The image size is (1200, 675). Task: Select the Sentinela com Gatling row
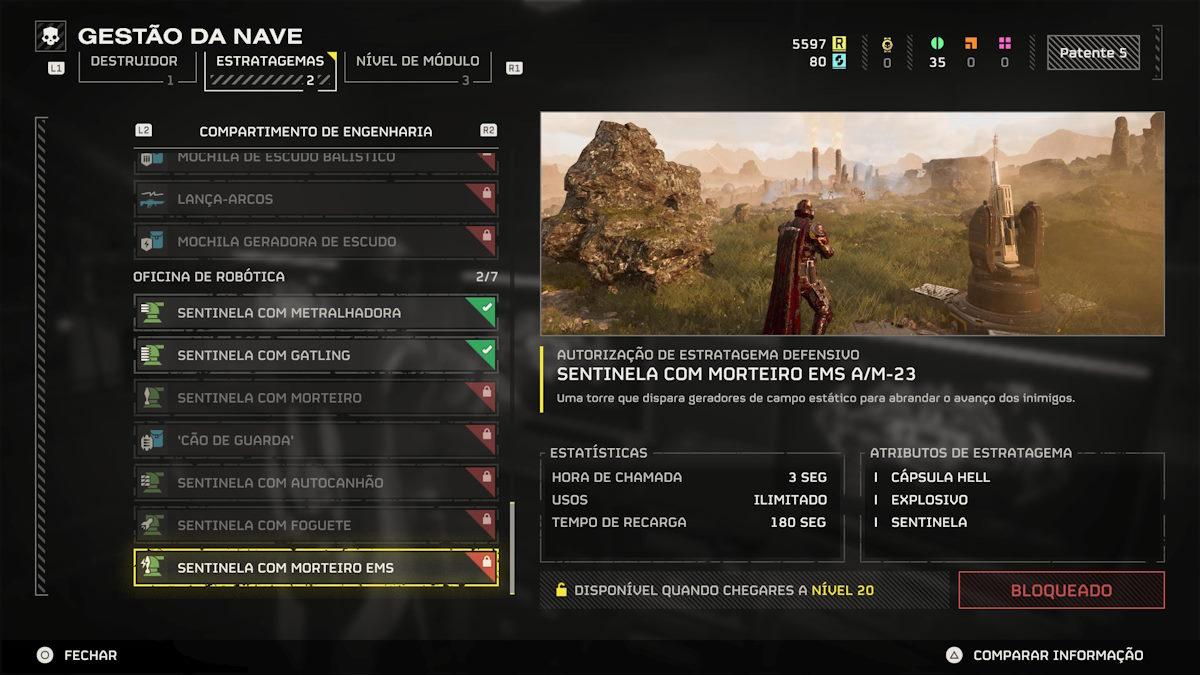[315, 355]
